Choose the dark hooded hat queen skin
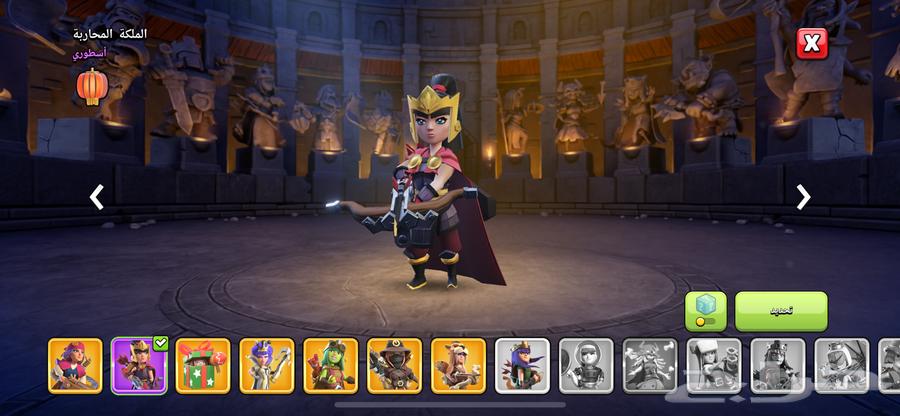This screenshot has height=416, width=900. point(395,365)
